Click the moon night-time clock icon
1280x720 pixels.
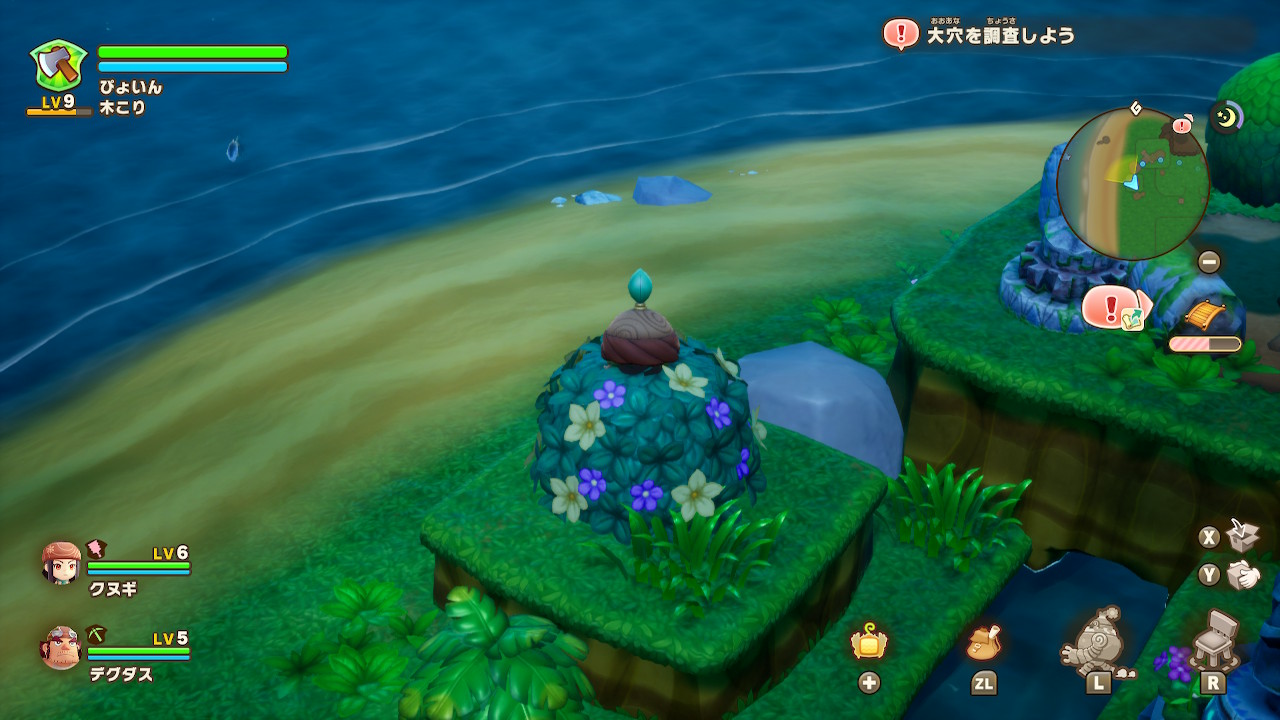click(x=1226, y=117)
